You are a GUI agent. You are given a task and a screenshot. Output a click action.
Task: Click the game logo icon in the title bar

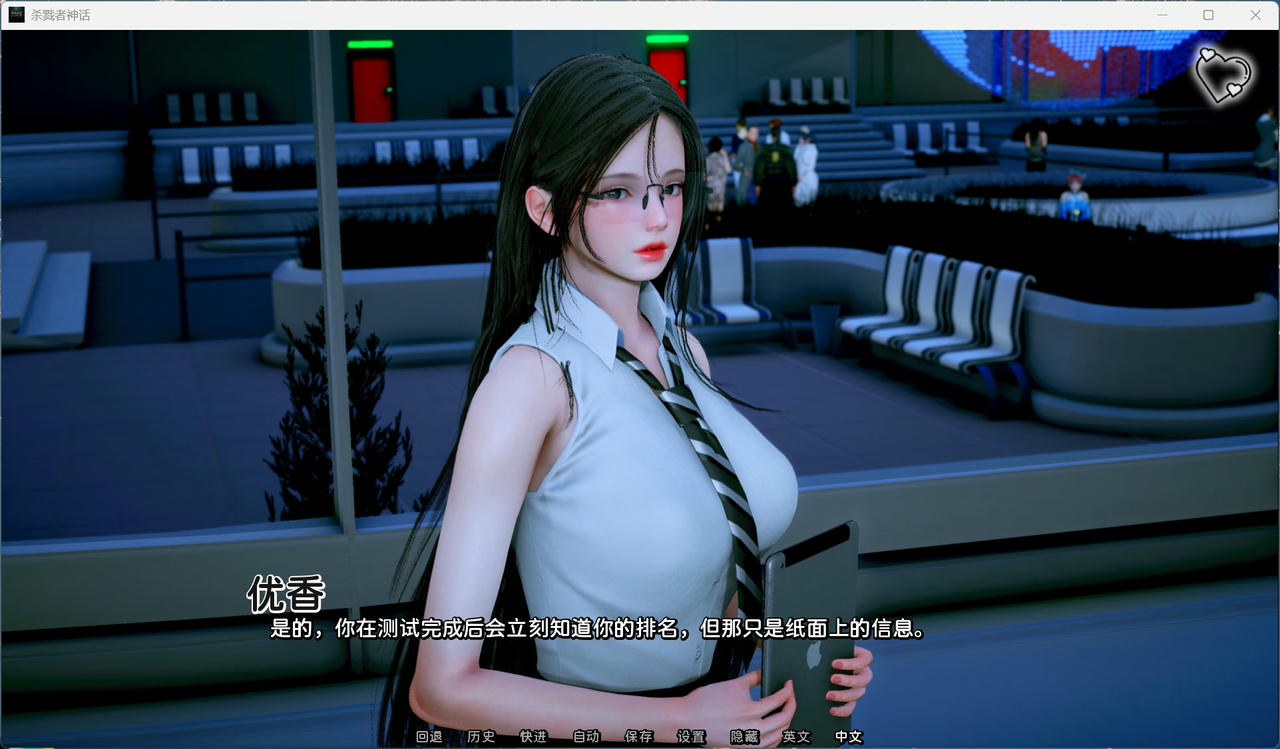tap(16, 15)
